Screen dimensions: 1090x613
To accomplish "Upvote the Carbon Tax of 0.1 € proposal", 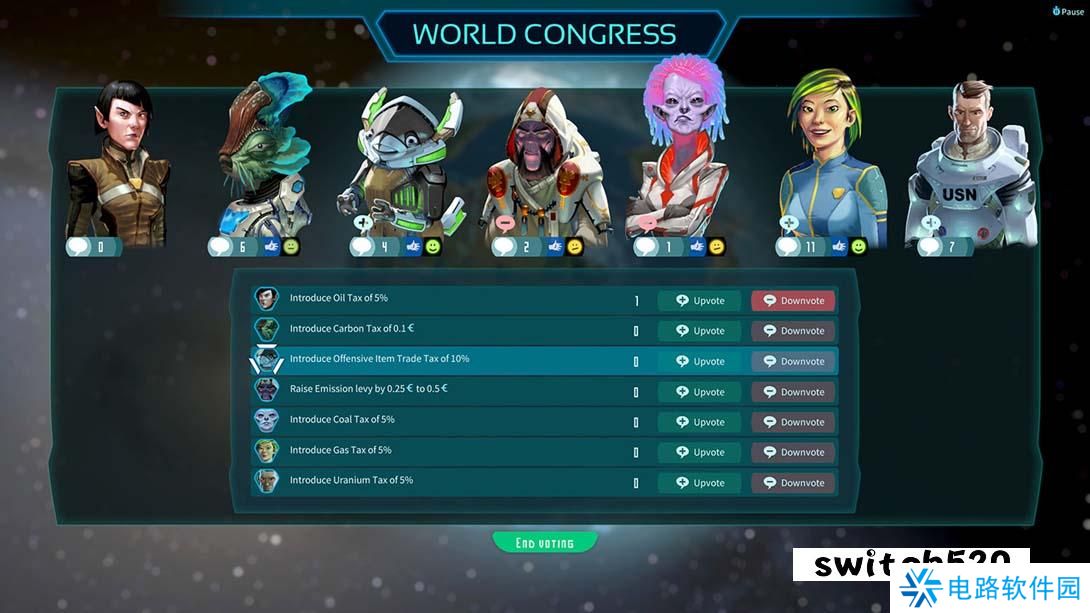I will click(699, 331).
